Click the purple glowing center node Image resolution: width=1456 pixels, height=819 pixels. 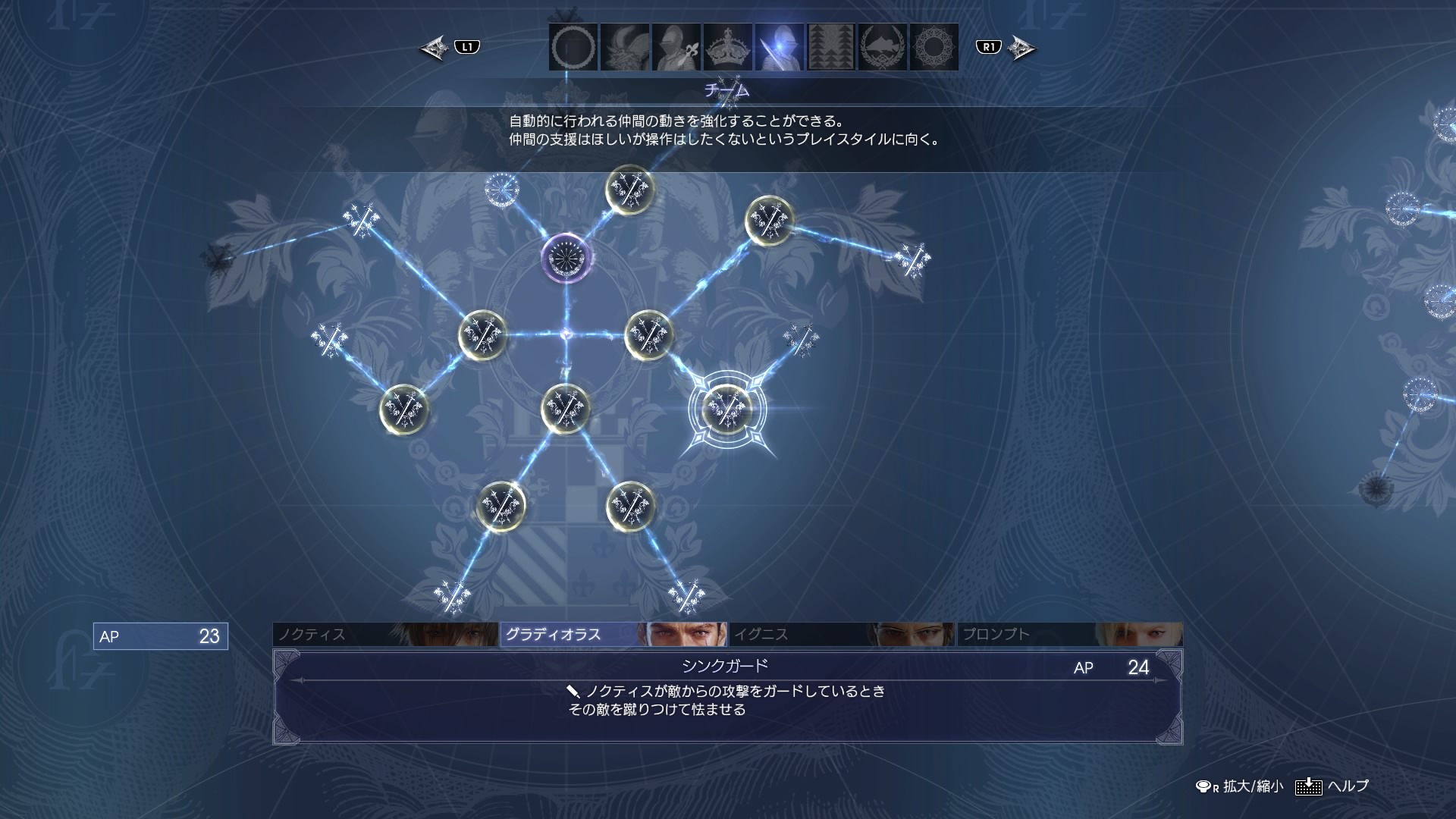566,258
